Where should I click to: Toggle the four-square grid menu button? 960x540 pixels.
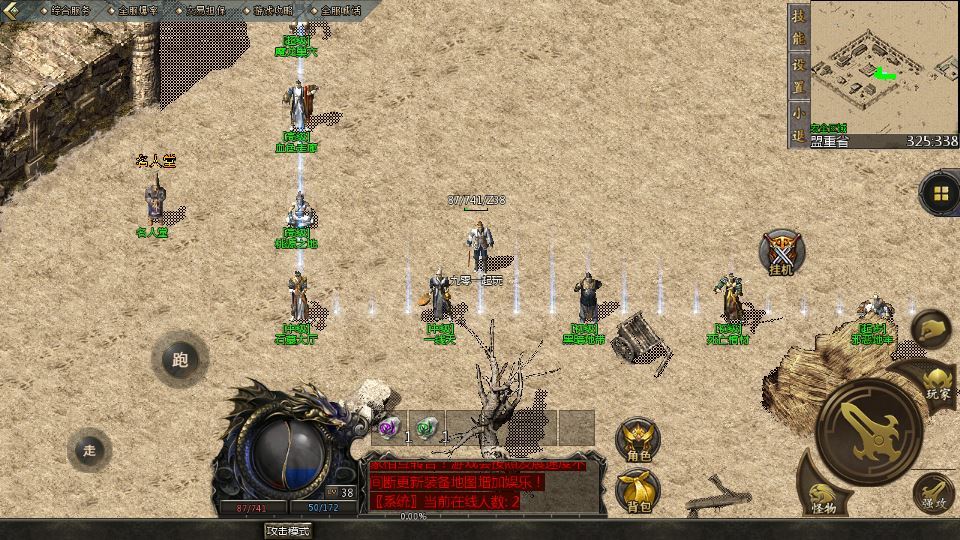[940, 194]
